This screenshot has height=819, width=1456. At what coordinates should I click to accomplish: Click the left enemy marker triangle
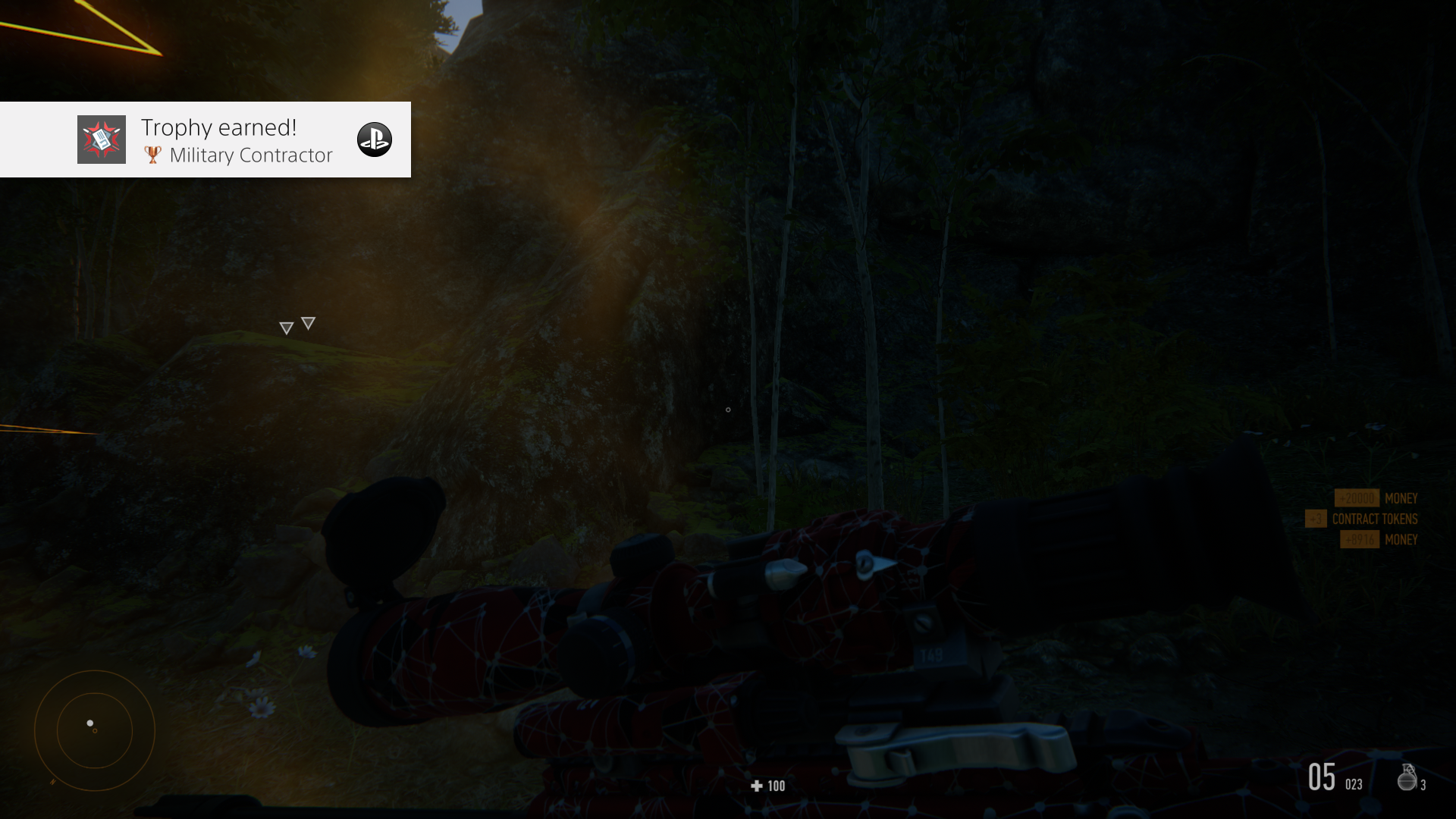coord(287,326)
